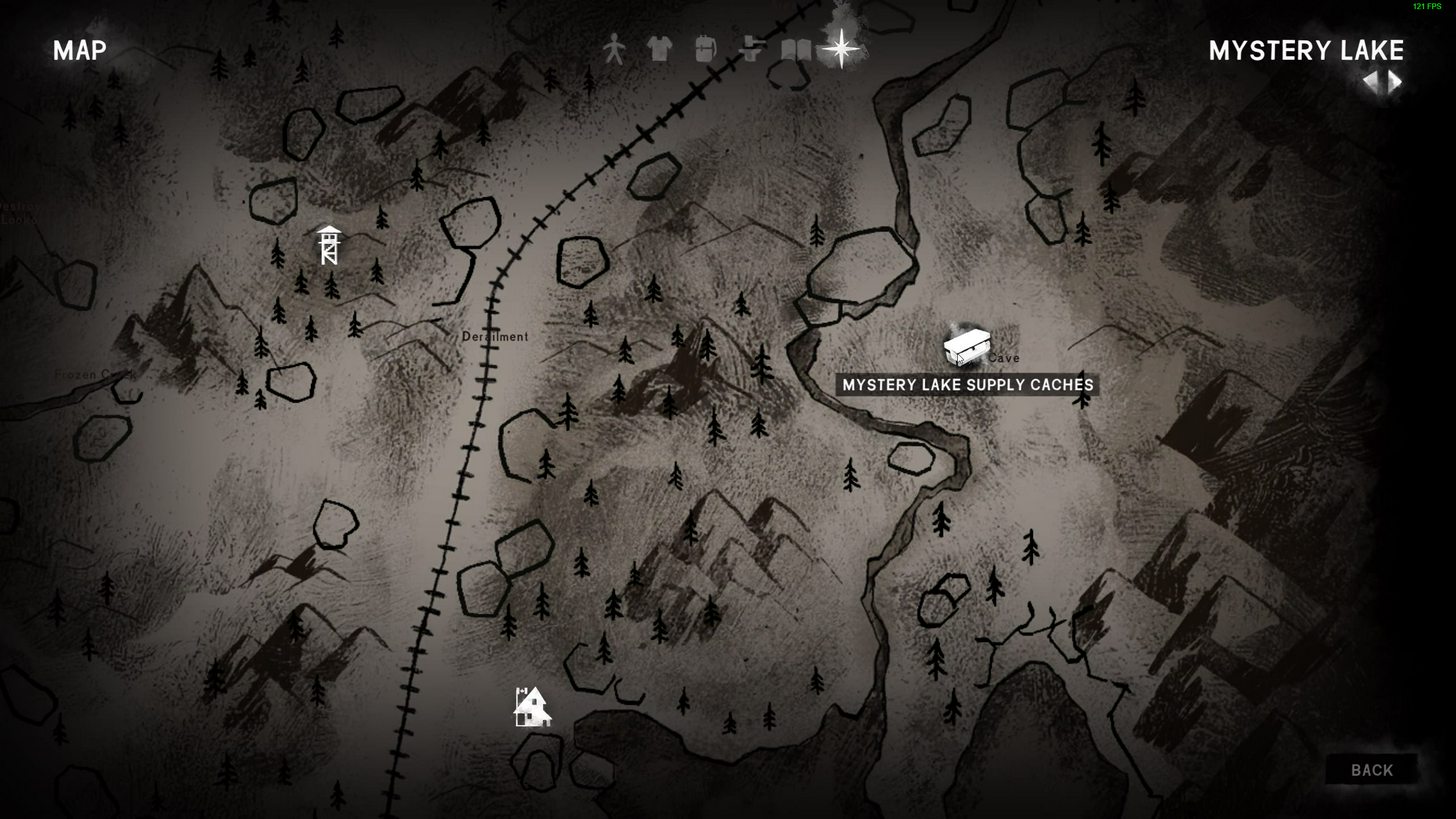Open the backpack inventory tab
Viewport: 1456px width, 819px height.
click(x=705, y=49)
